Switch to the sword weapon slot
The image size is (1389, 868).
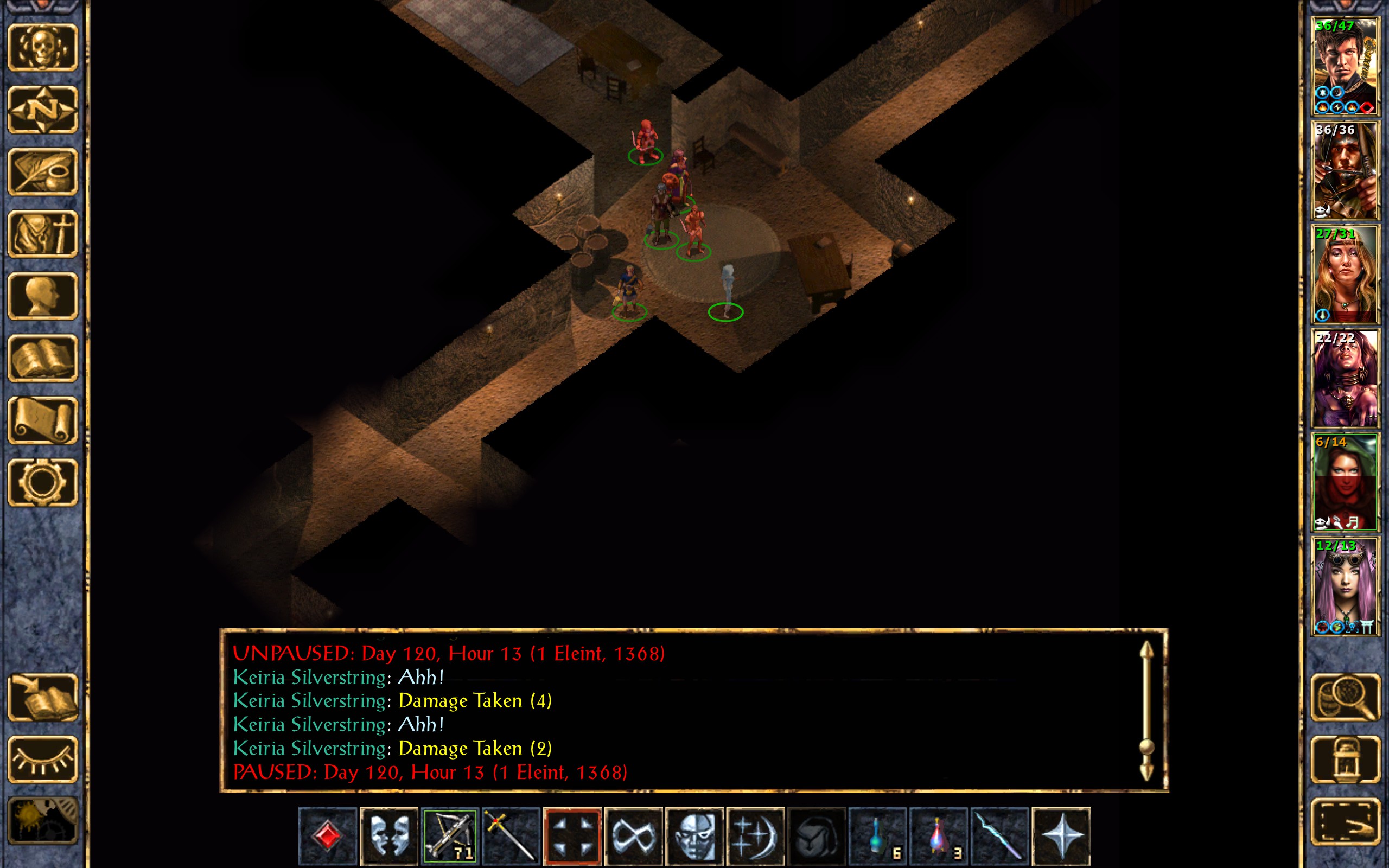pyautogui.click(x=511, y=835)
